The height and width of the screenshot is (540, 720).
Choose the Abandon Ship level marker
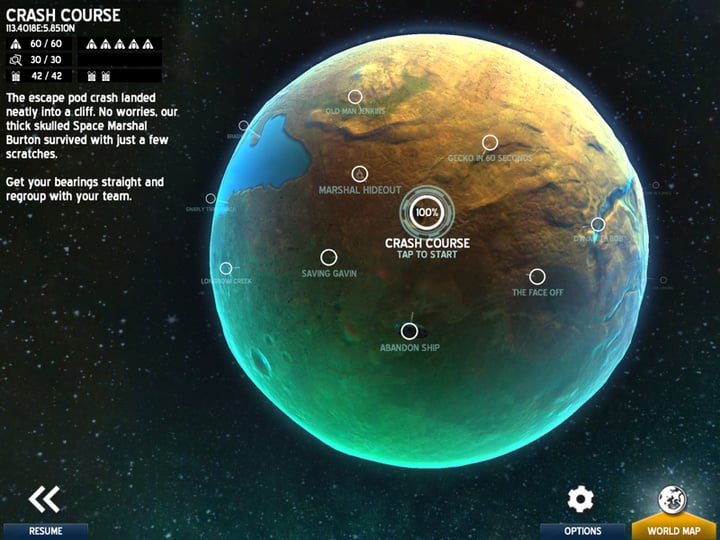(409, 331)
